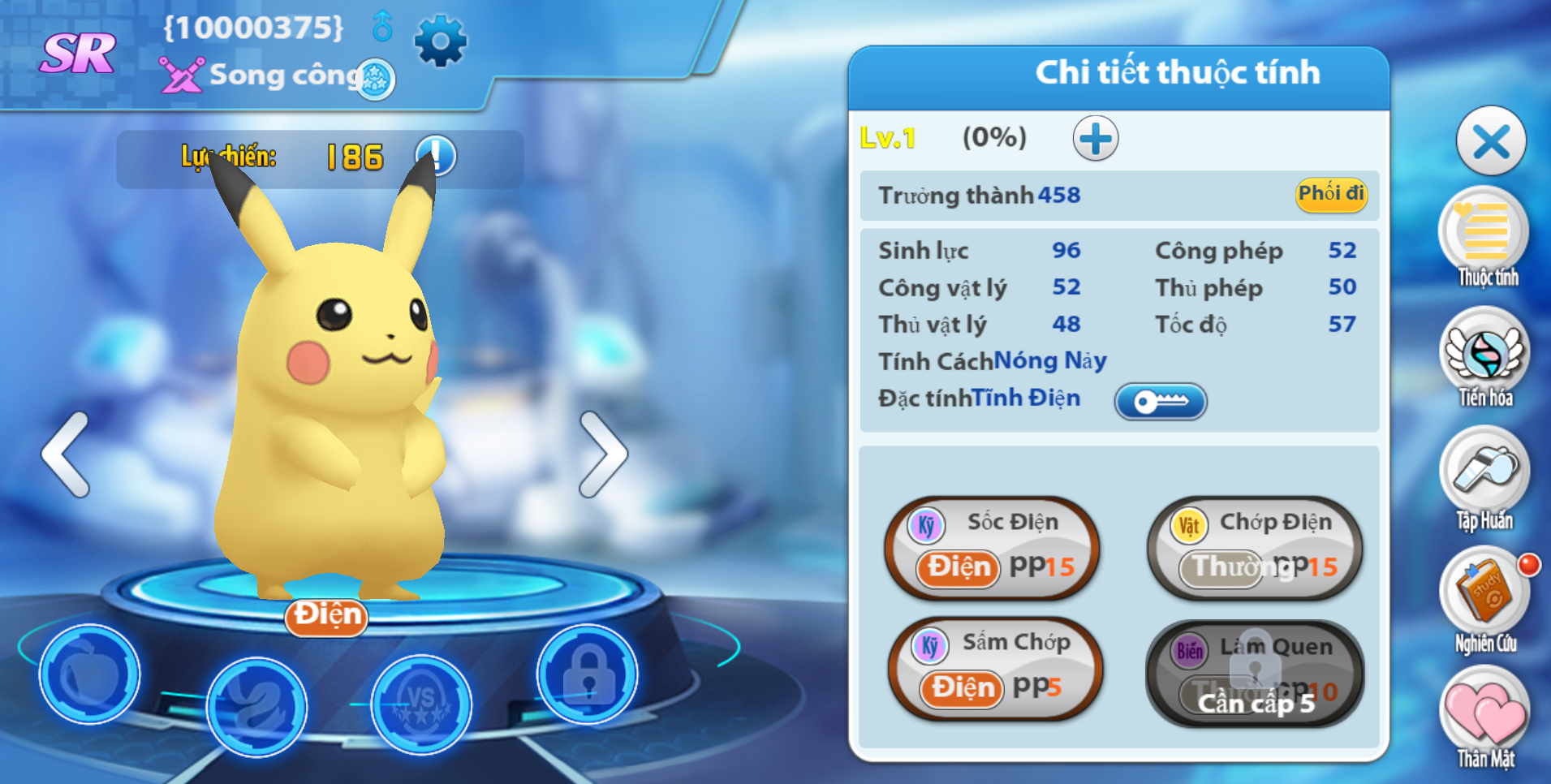
Task: Close the attribute details panel
Action: [1491, 142]
